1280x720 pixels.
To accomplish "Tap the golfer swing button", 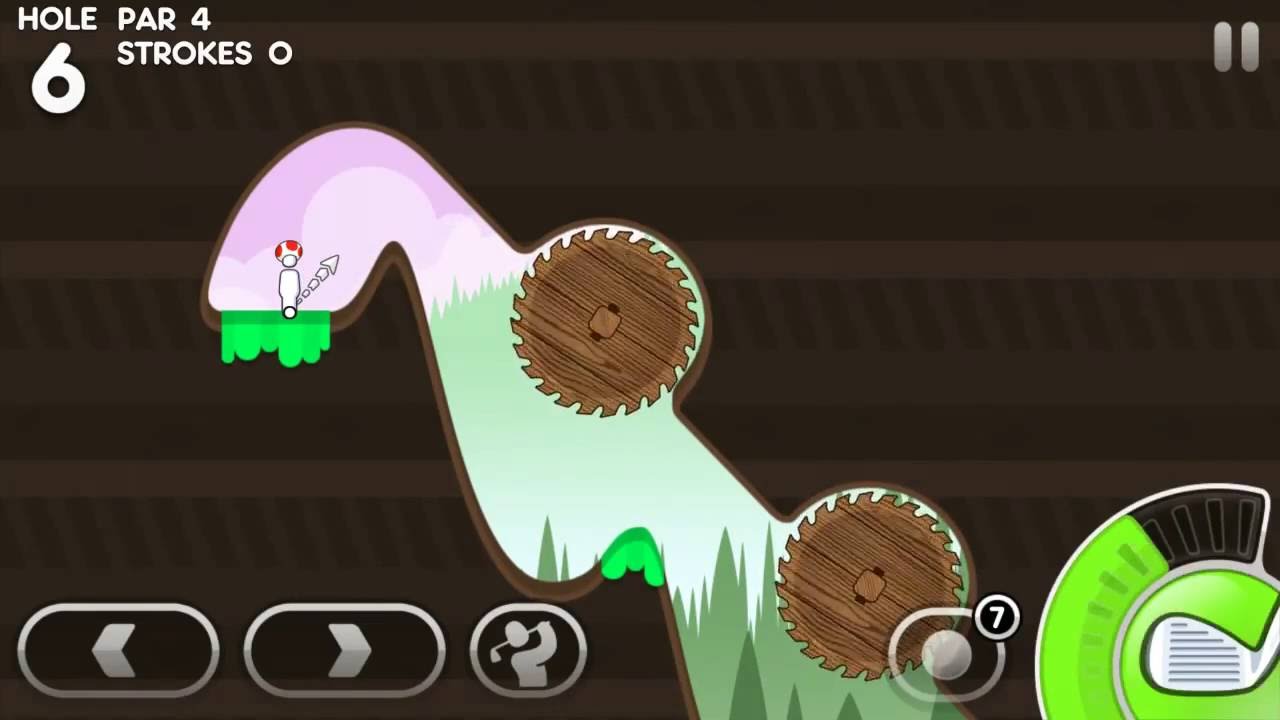I will click(x=528, y=651).
